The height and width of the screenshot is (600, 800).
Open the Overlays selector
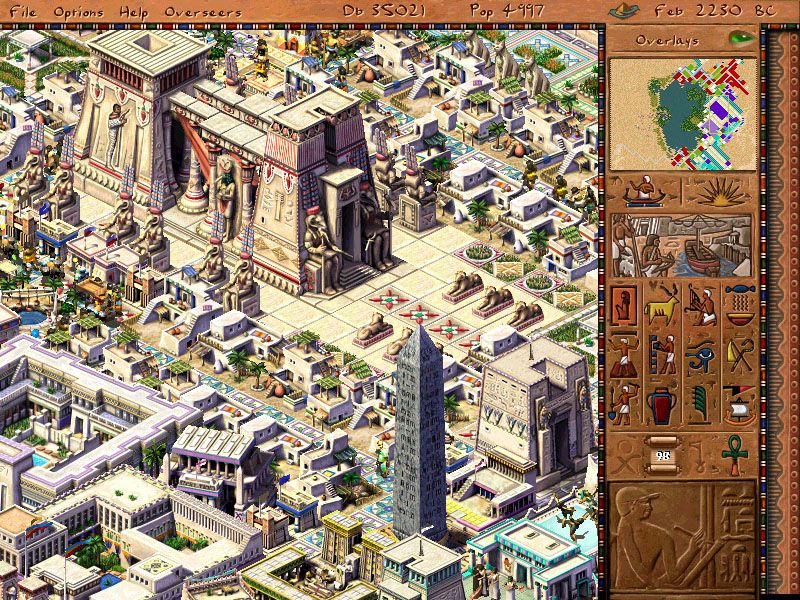(x=670, y=40)
